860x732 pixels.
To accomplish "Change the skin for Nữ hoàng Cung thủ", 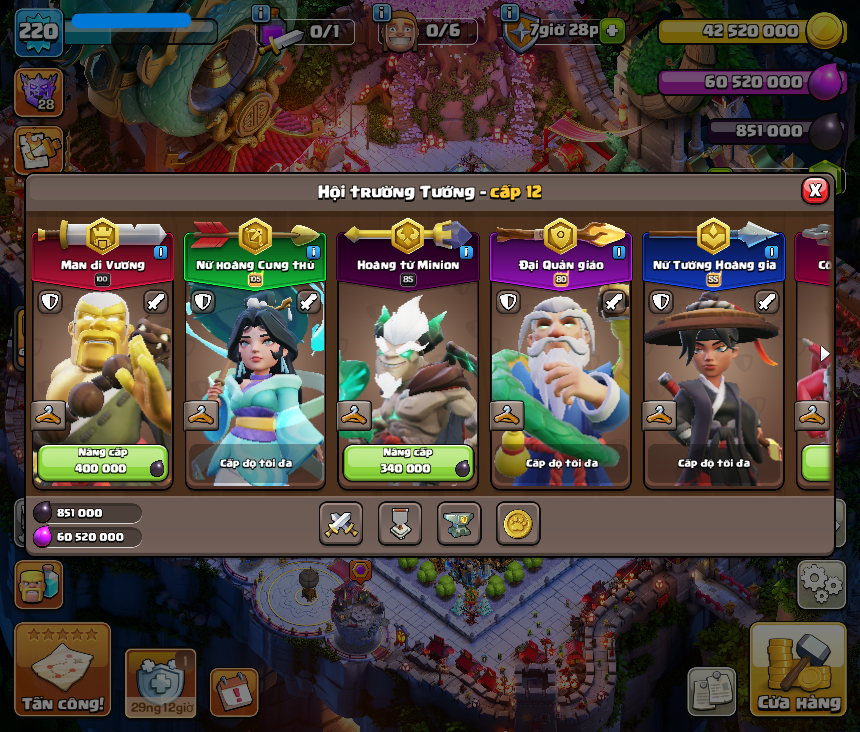I will [201, 415].
